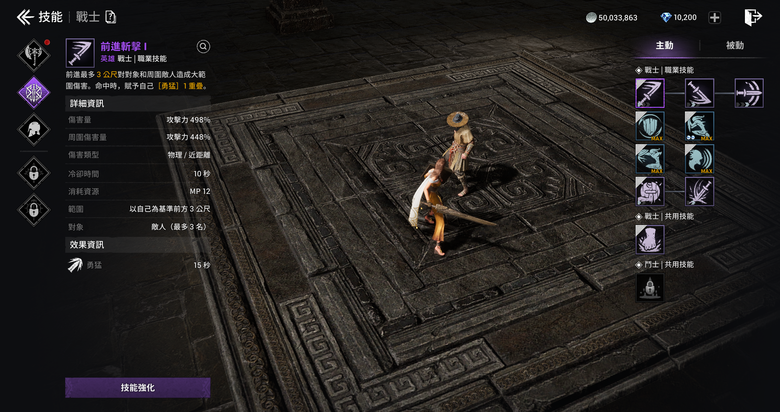Click the 技能強化 skill enhance button
The height and width of the screenshot is (412, 780).
137,387
